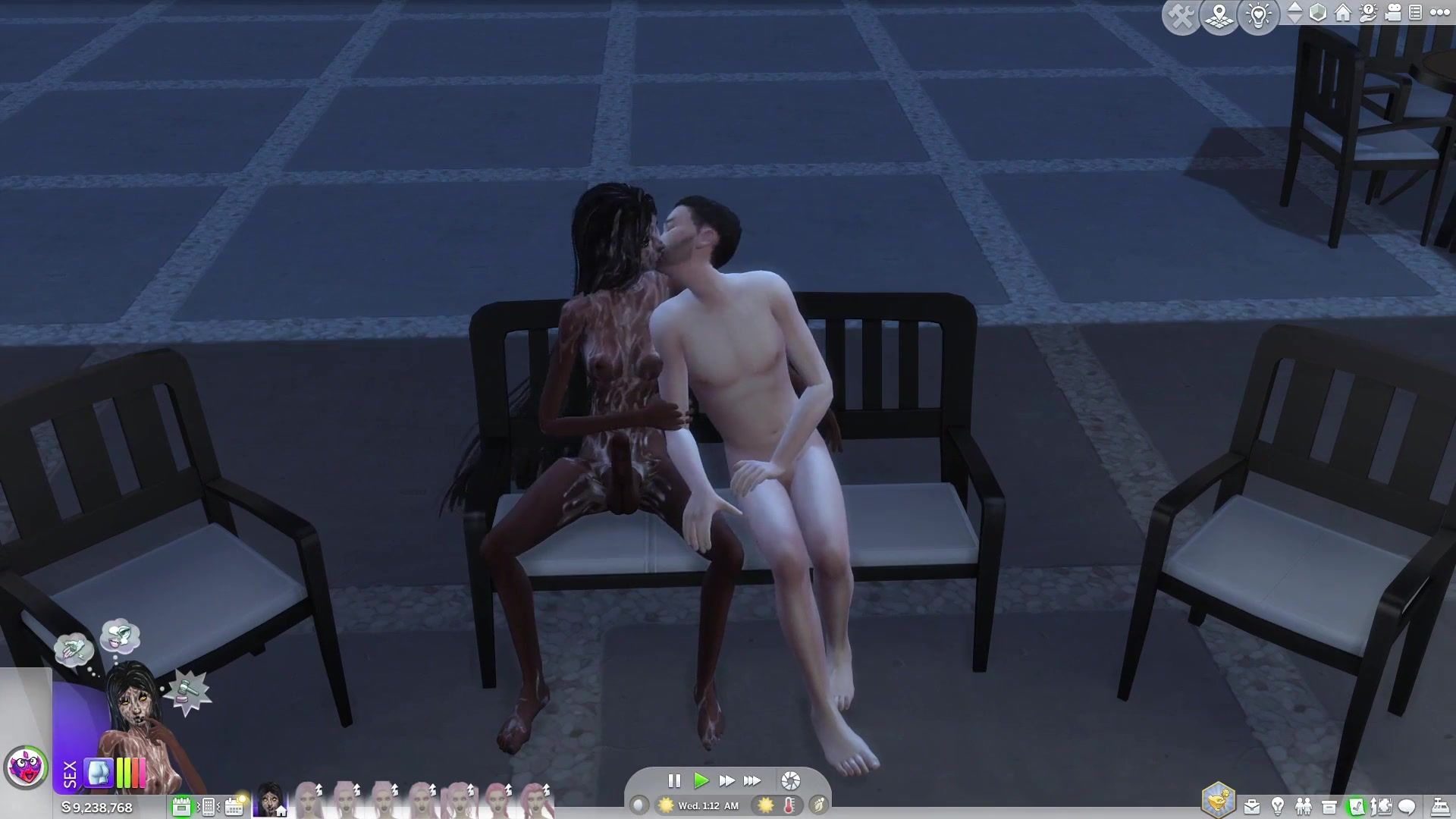This screenshot has height=819, width=1456.
Task: Switch to ultra speed triple arrows
Action: tap(752, 780)
